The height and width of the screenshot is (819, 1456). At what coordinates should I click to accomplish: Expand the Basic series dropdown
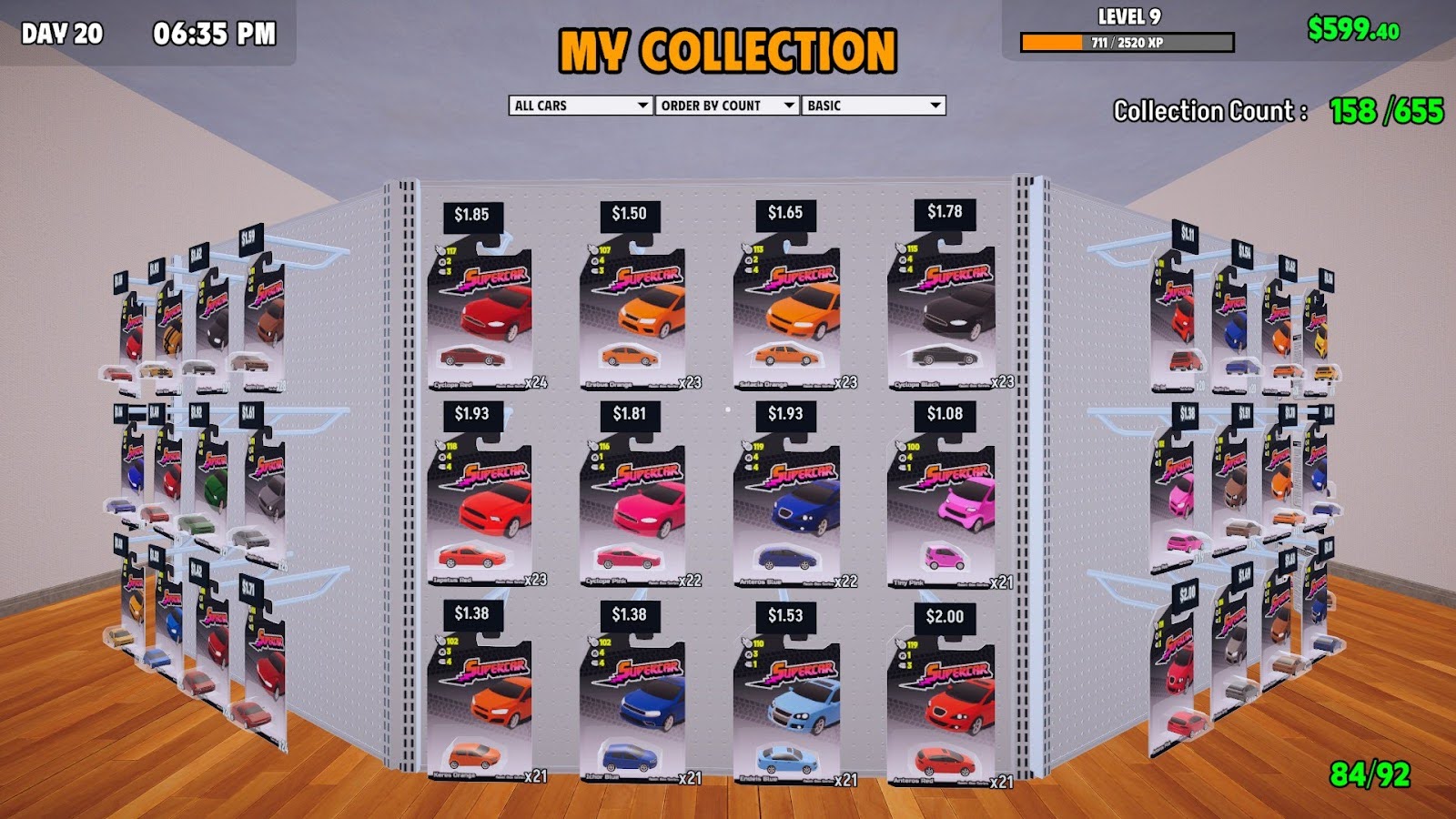[x=873, y=106]
